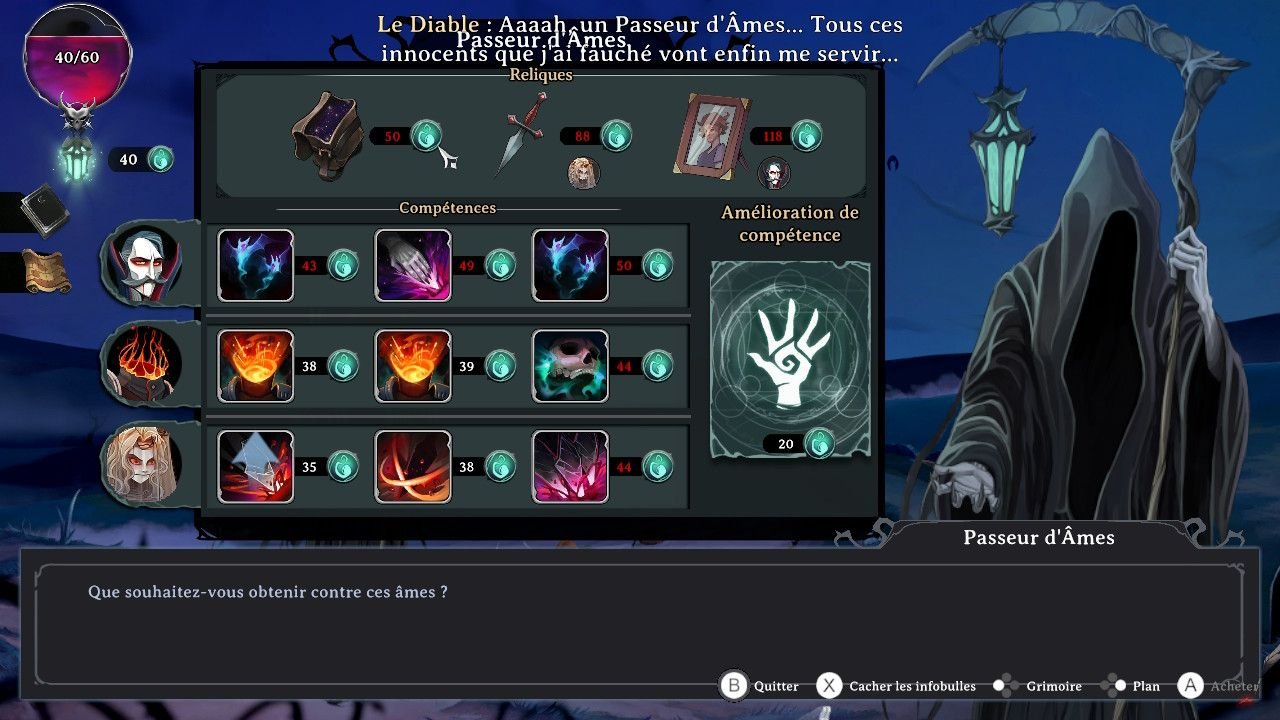Select the framed portrait relic for 118 souls
This screenshot has height=720, width=1280.
click(x=710, y=134)
